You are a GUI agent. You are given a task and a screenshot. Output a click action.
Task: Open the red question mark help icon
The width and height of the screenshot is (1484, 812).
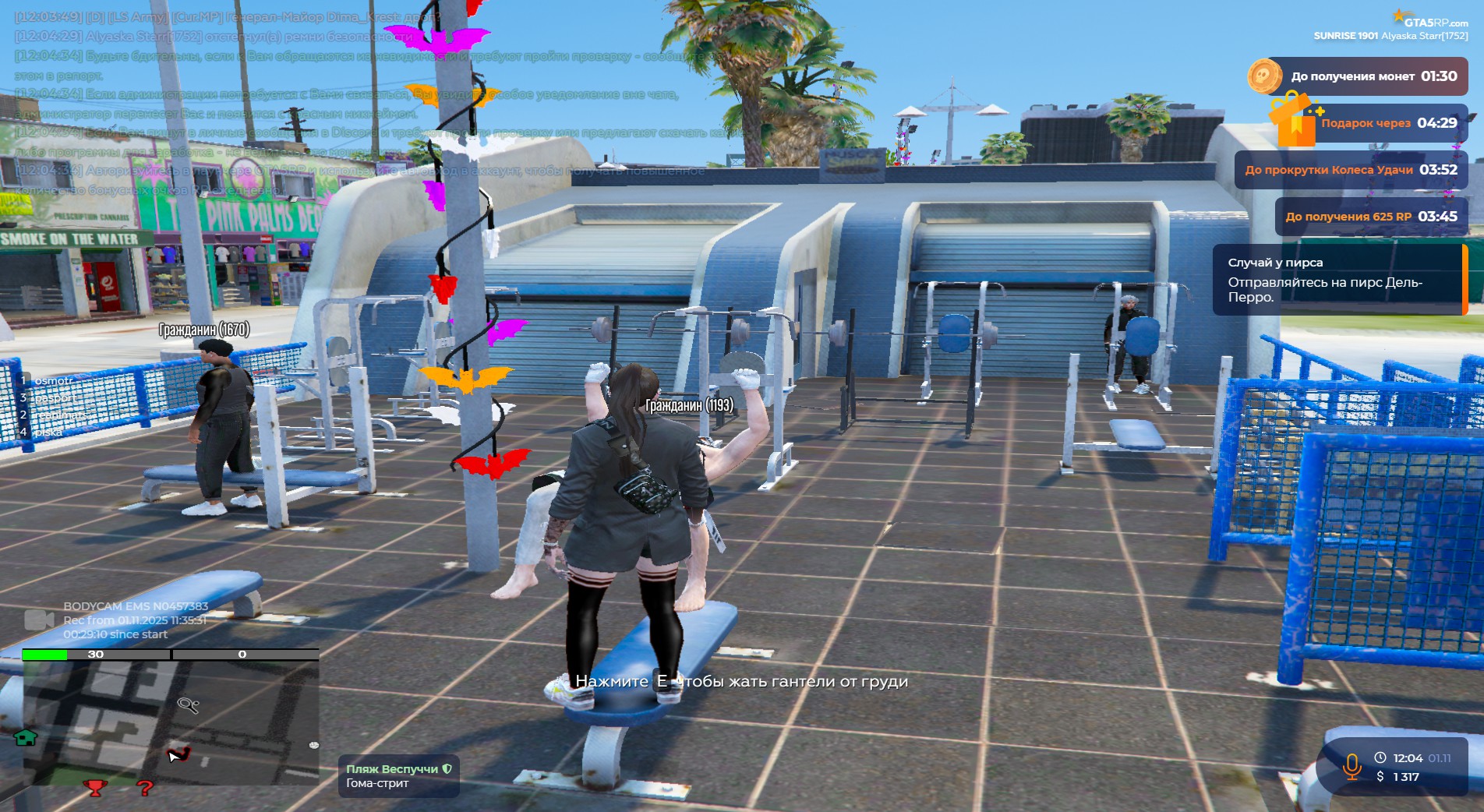[x=144, y=788]
